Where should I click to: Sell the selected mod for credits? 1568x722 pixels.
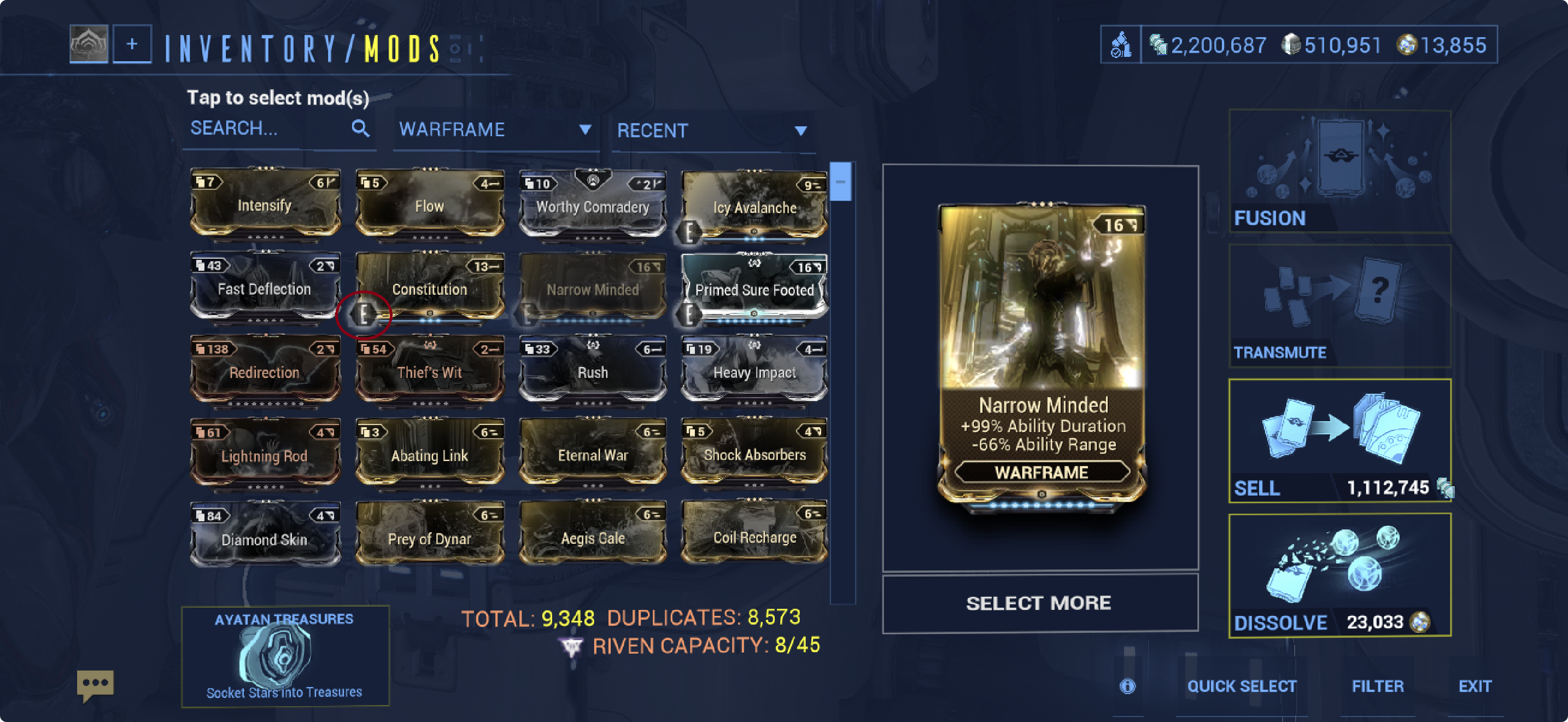click(x=1339, y=441)
